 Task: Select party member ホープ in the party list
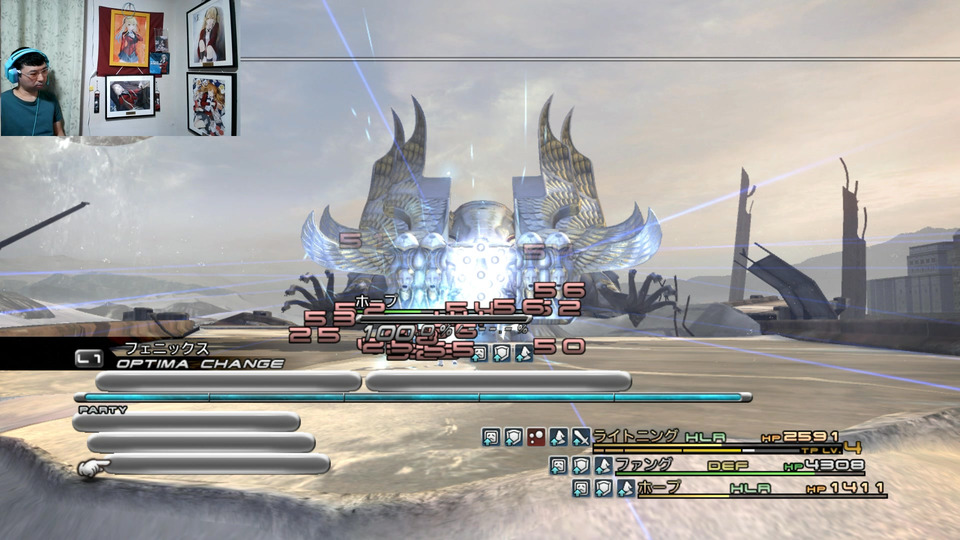tap(658, 488)
